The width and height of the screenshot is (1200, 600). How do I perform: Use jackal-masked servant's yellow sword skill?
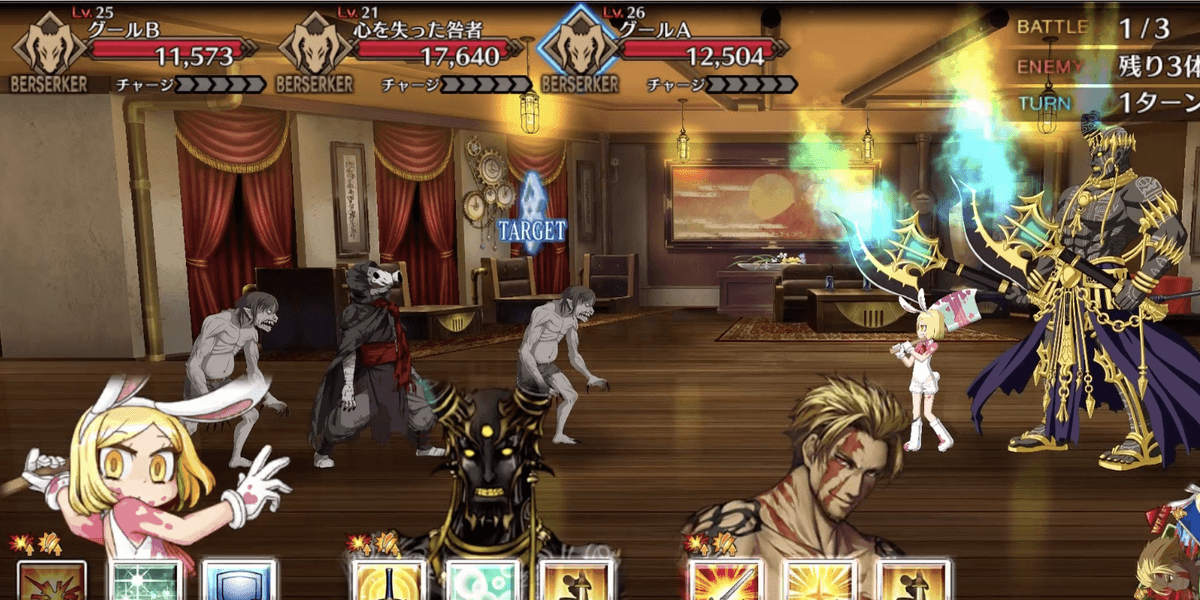coord(388,582)
